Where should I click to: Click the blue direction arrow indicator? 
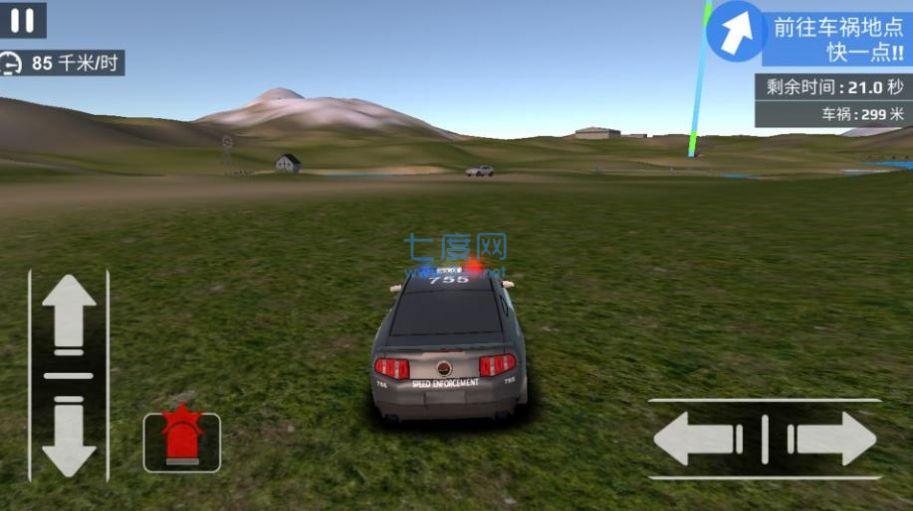pyautogui.click(x=736, y=31)
